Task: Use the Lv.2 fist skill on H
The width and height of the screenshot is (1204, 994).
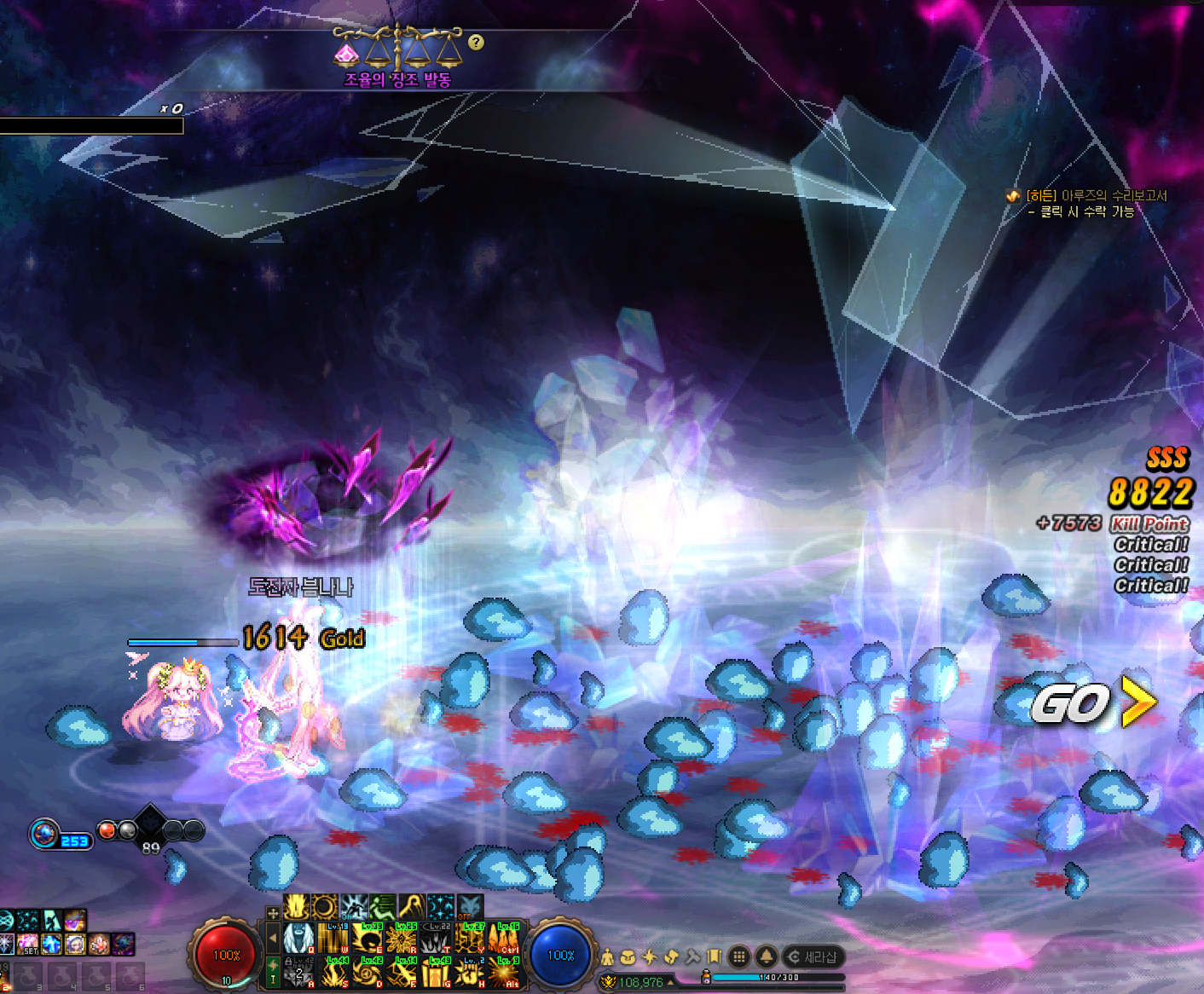Action: click(x=470, y=972)
